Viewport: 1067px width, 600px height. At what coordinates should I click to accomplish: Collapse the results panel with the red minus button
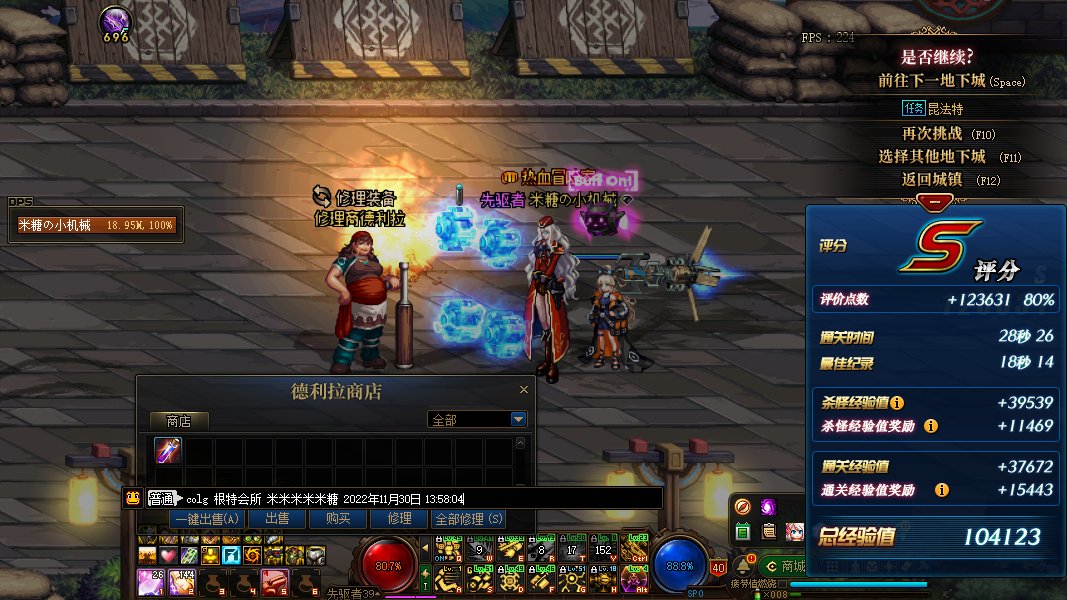935,203
